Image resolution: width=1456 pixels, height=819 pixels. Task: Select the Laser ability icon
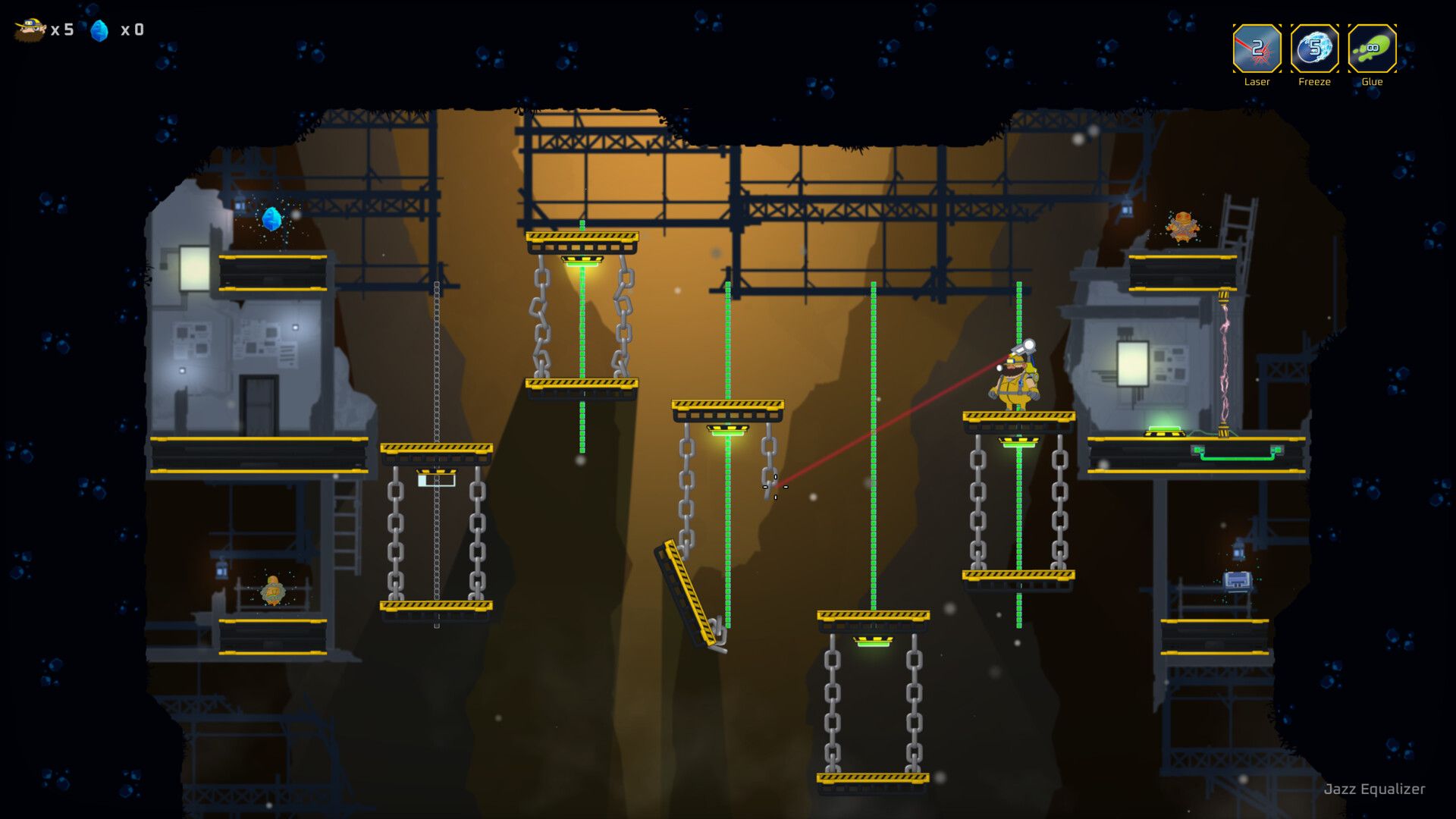(x=1257, y=49)
